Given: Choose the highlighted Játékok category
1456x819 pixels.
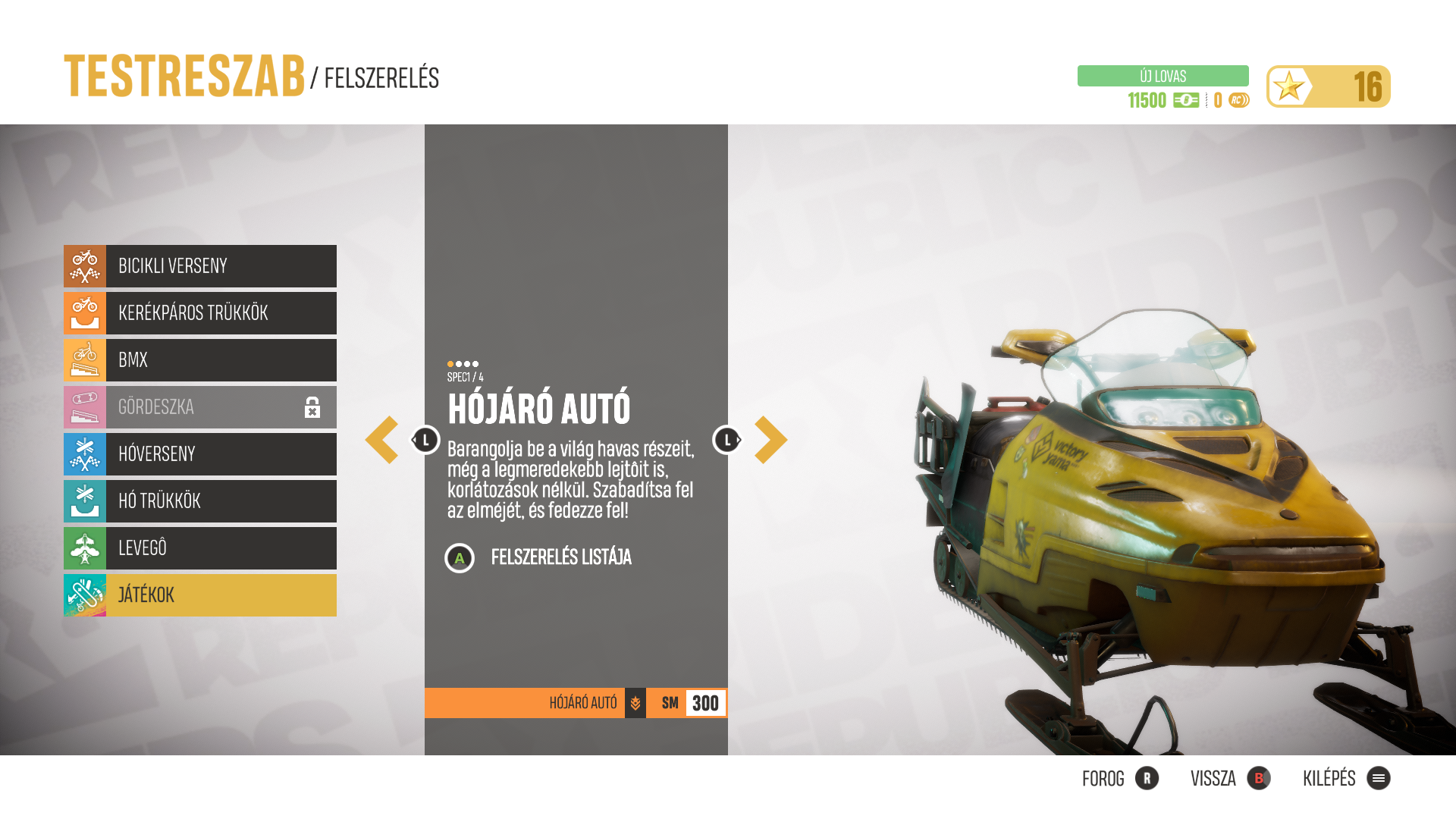Looking at the screenshot, I should pos(200,595).
